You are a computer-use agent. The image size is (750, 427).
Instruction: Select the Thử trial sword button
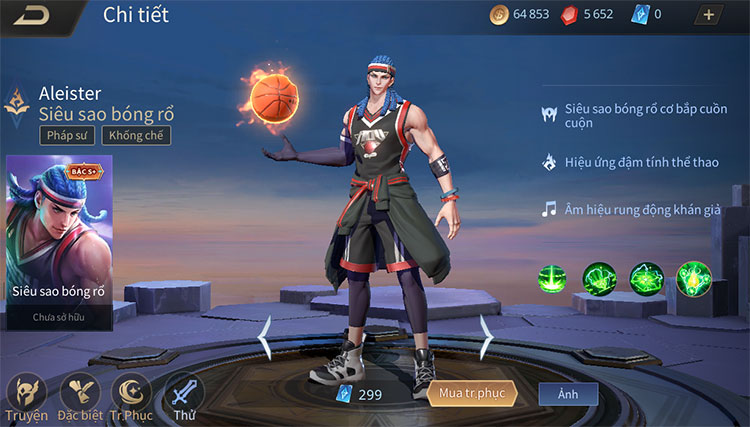tap(184, 394)
